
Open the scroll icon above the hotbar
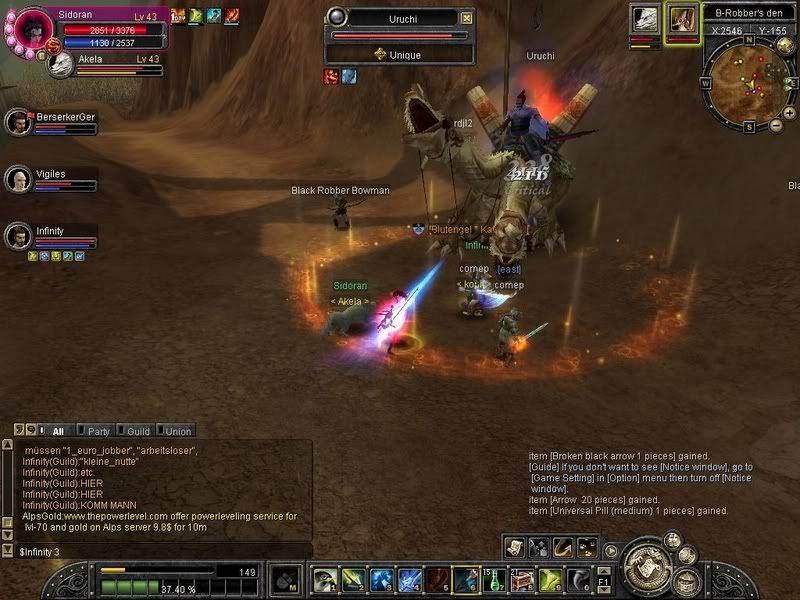pyautogui.click(x=514, y=546)
